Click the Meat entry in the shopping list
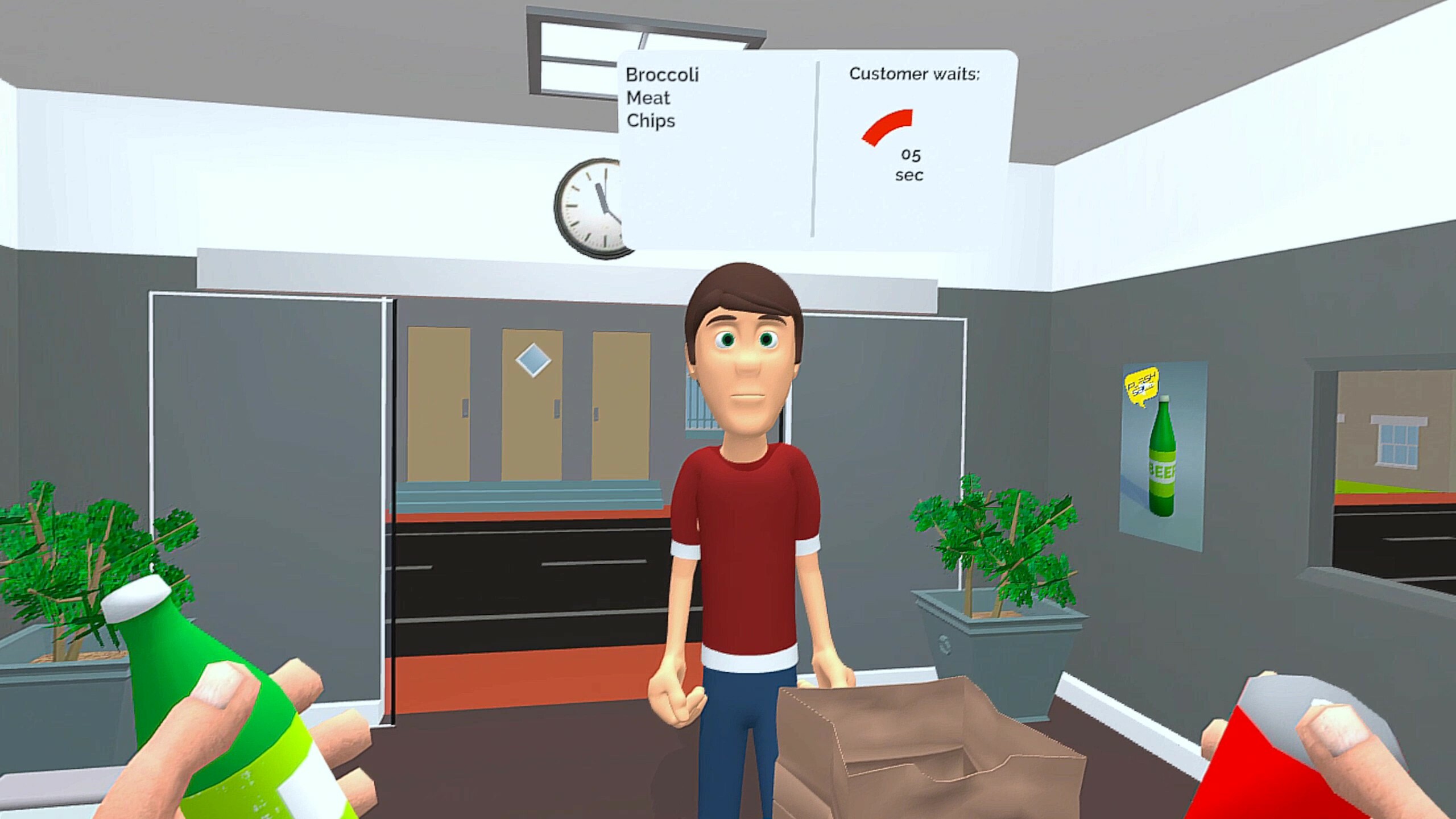 pyautogui.click(x=648, y=98)
